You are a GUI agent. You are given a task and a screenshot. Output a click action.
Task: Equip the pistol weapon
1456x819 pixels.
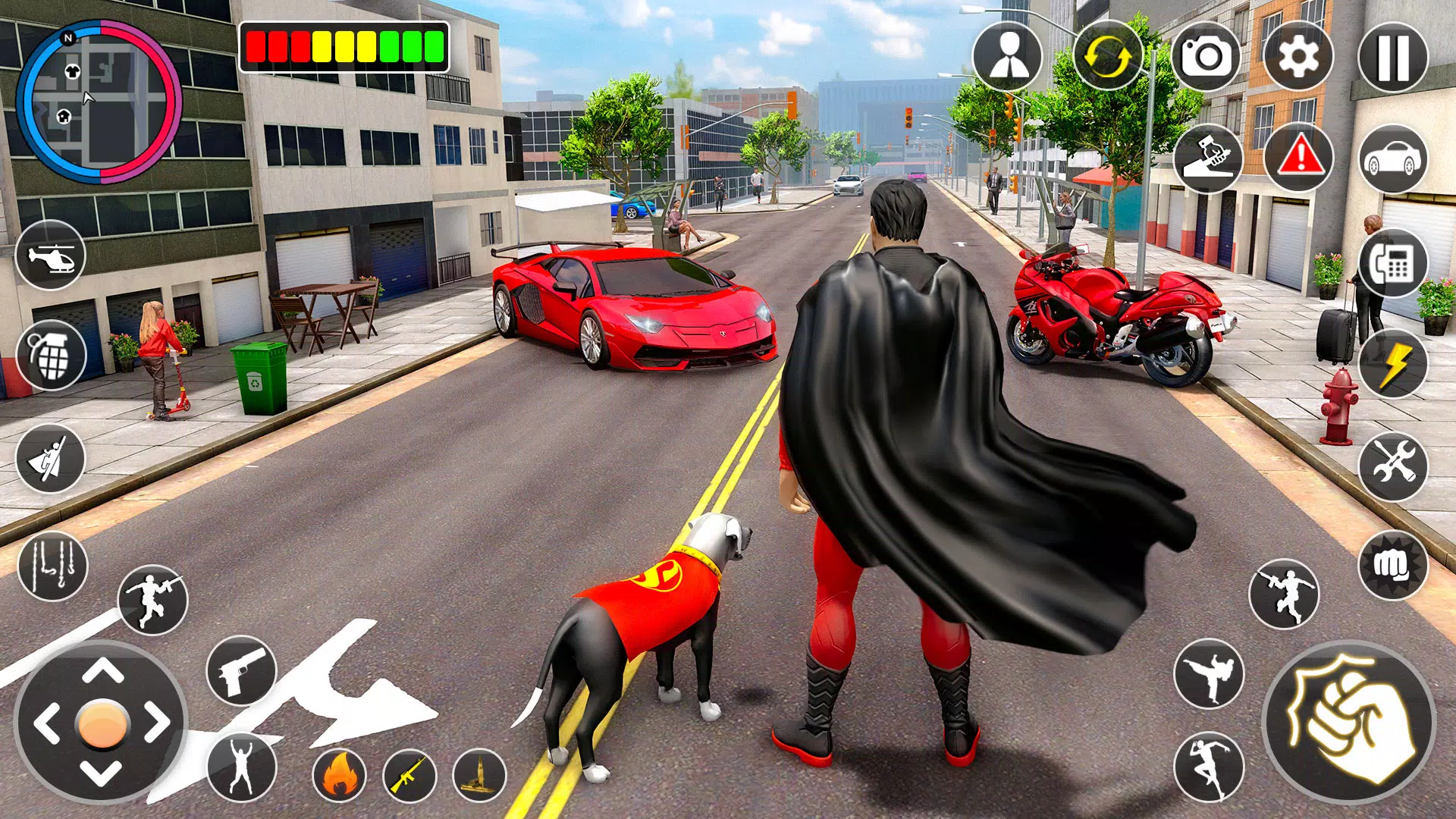(241, 671)
